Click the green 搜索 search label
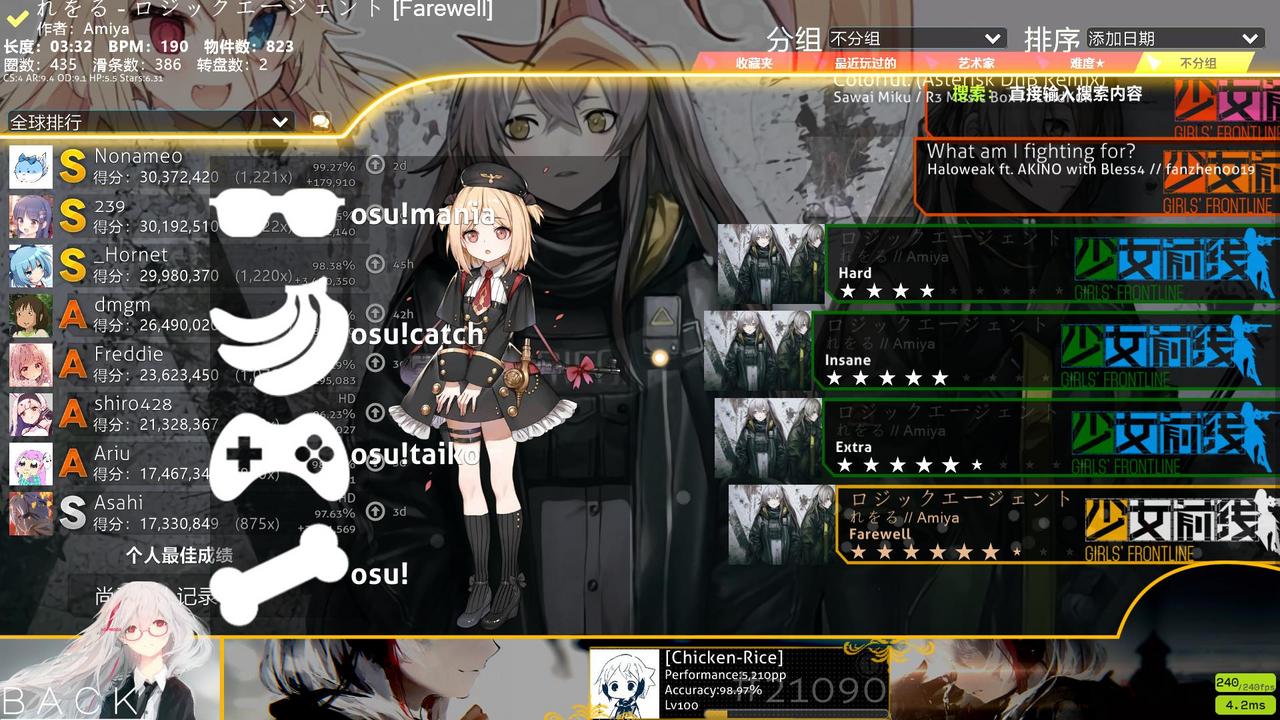The image size is (1280, 720). pos(966,91)
